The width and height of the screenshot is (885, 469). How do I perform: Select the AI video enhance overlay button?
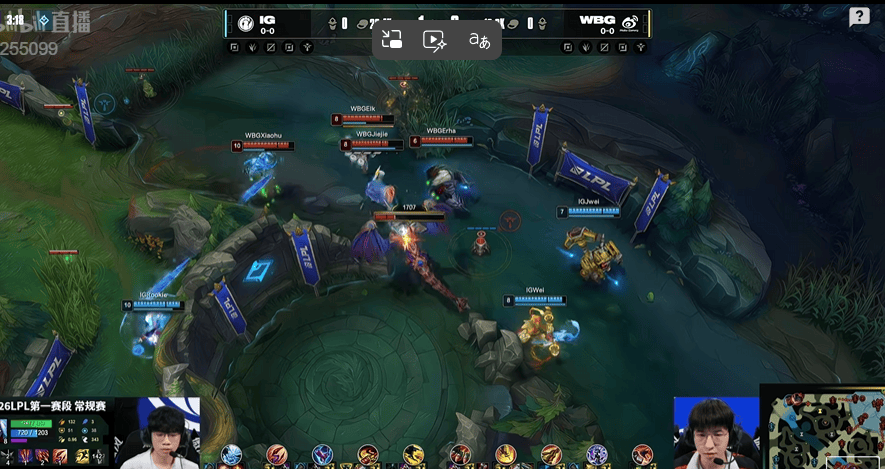pos(434,40)
